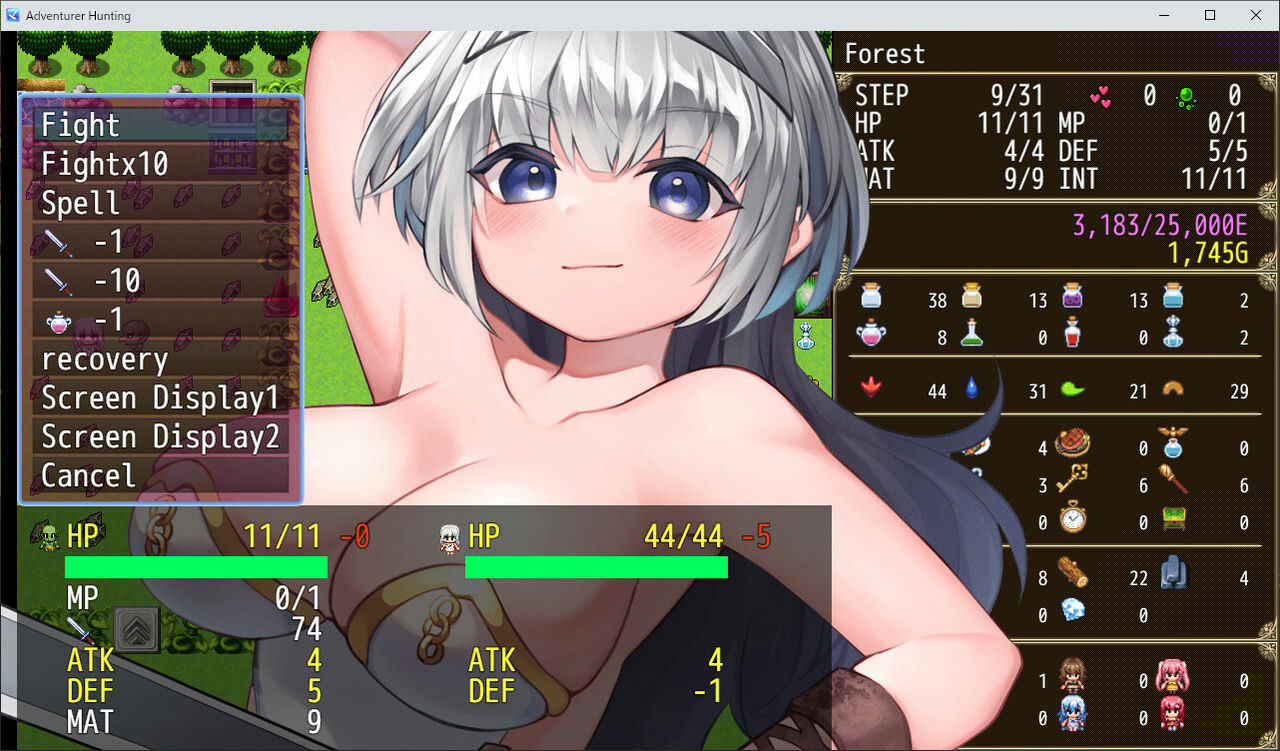Click the blue water droplet icon
Screen dimensions: 1280x751
pos(971,389)
